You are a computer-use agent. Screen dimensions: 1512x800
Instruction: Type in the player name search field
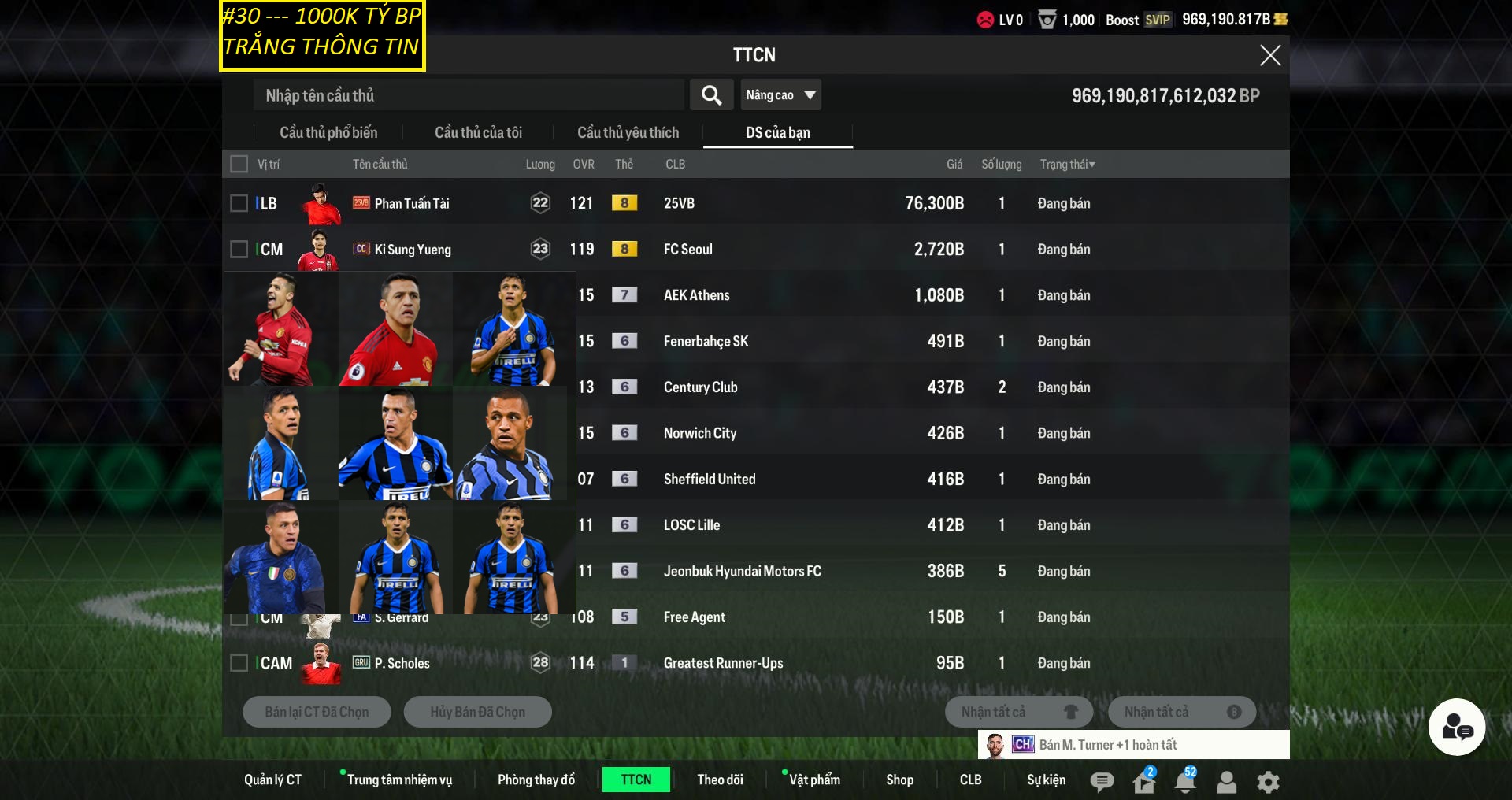(469, 95)
